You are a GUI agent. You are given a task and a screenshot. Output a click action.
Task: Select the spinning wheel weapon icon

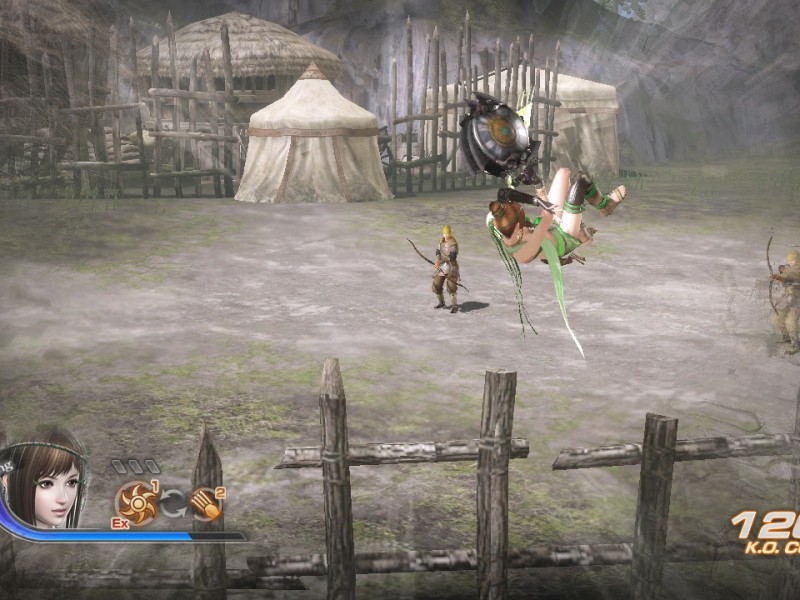click(x=136, y=502)
